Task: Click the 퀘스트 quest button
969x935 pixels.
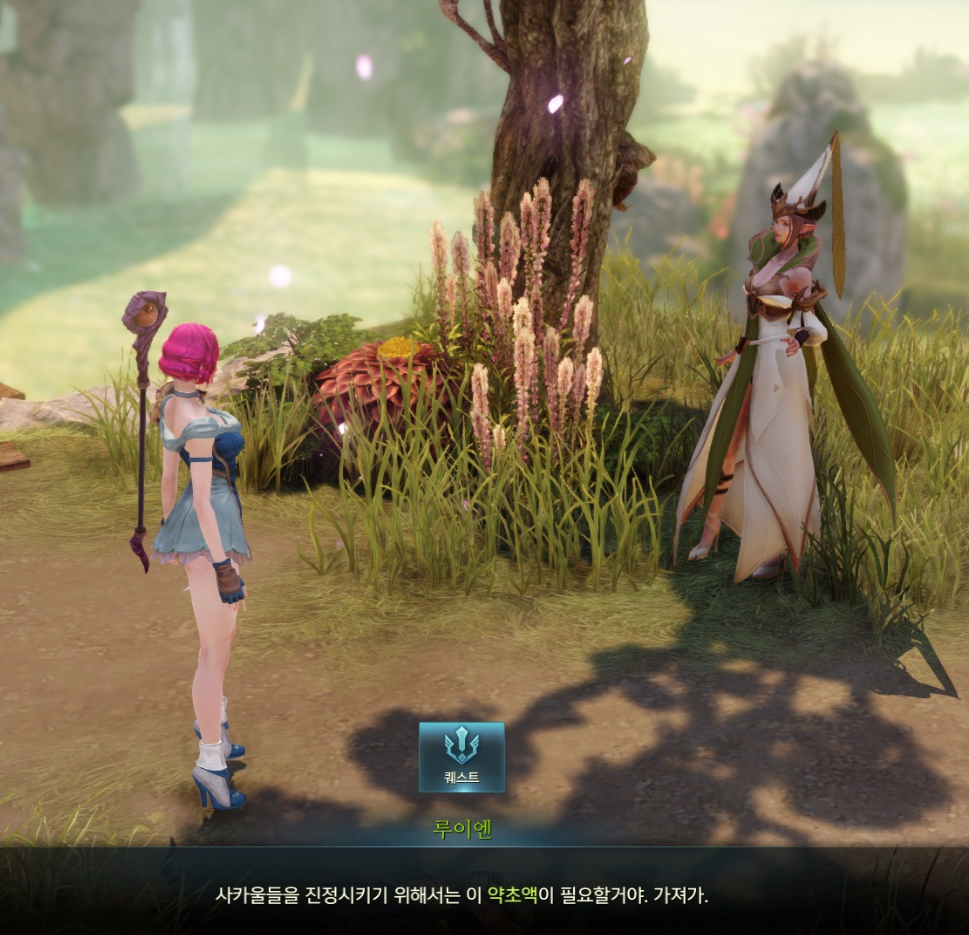Action: pyautogui.click(x=461, y=757)
